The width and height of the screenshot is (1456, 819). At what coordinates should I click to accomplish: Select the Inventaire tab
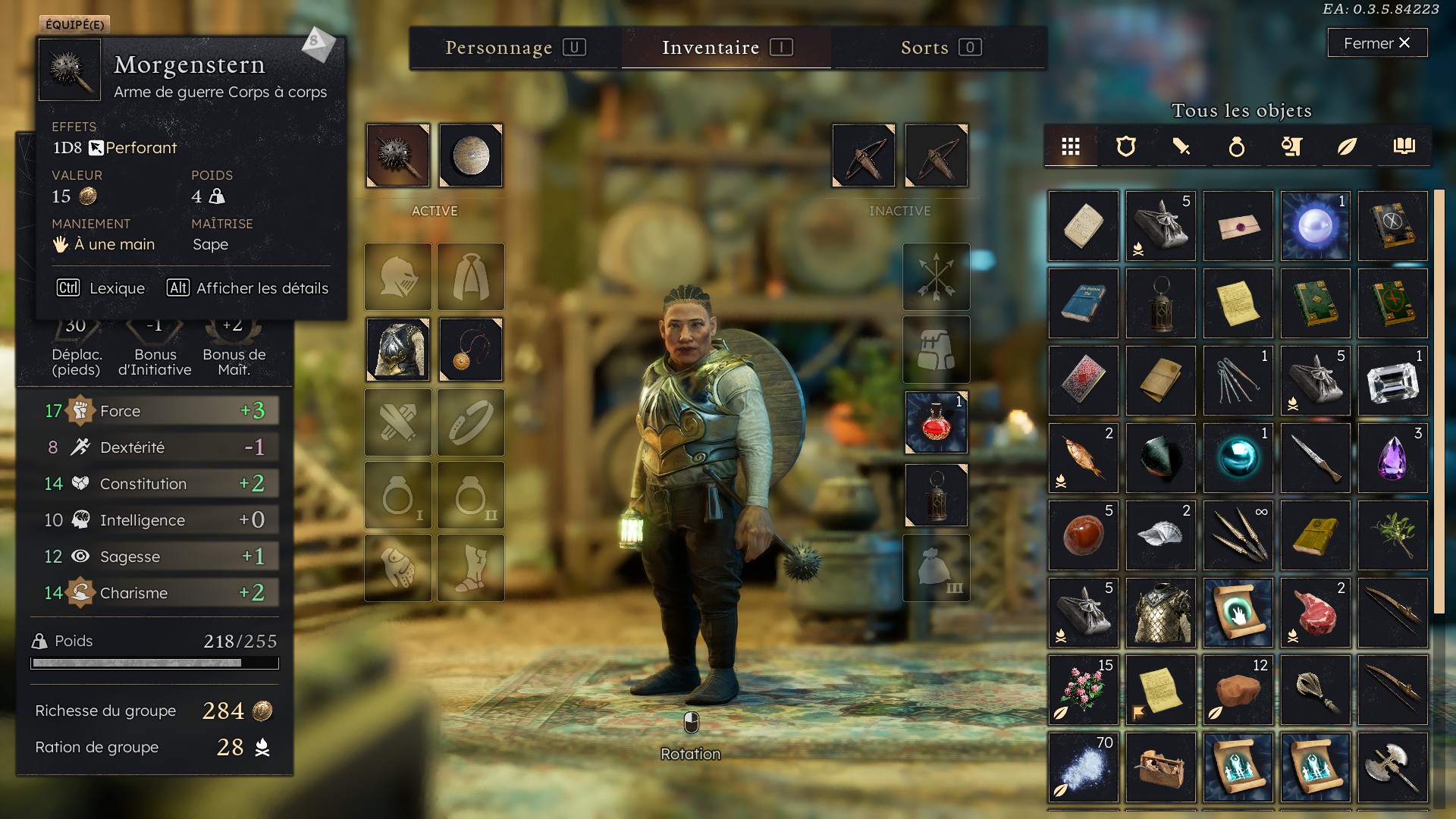pyautogui.click(x=726, y=48)
